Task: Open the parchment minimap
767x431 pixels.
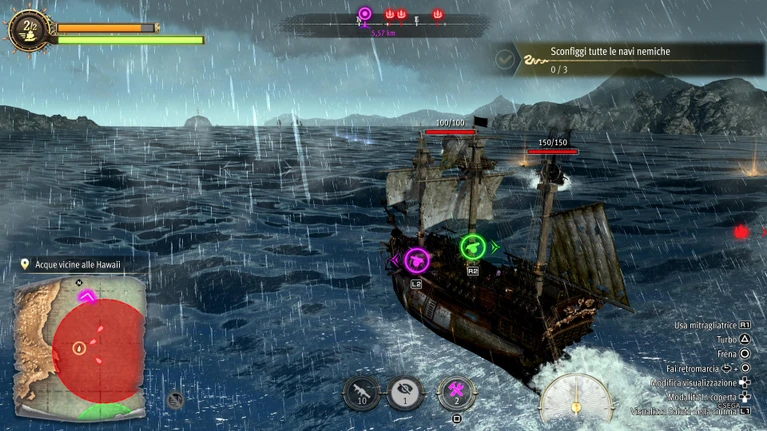Action: click(x=79, y=347)
